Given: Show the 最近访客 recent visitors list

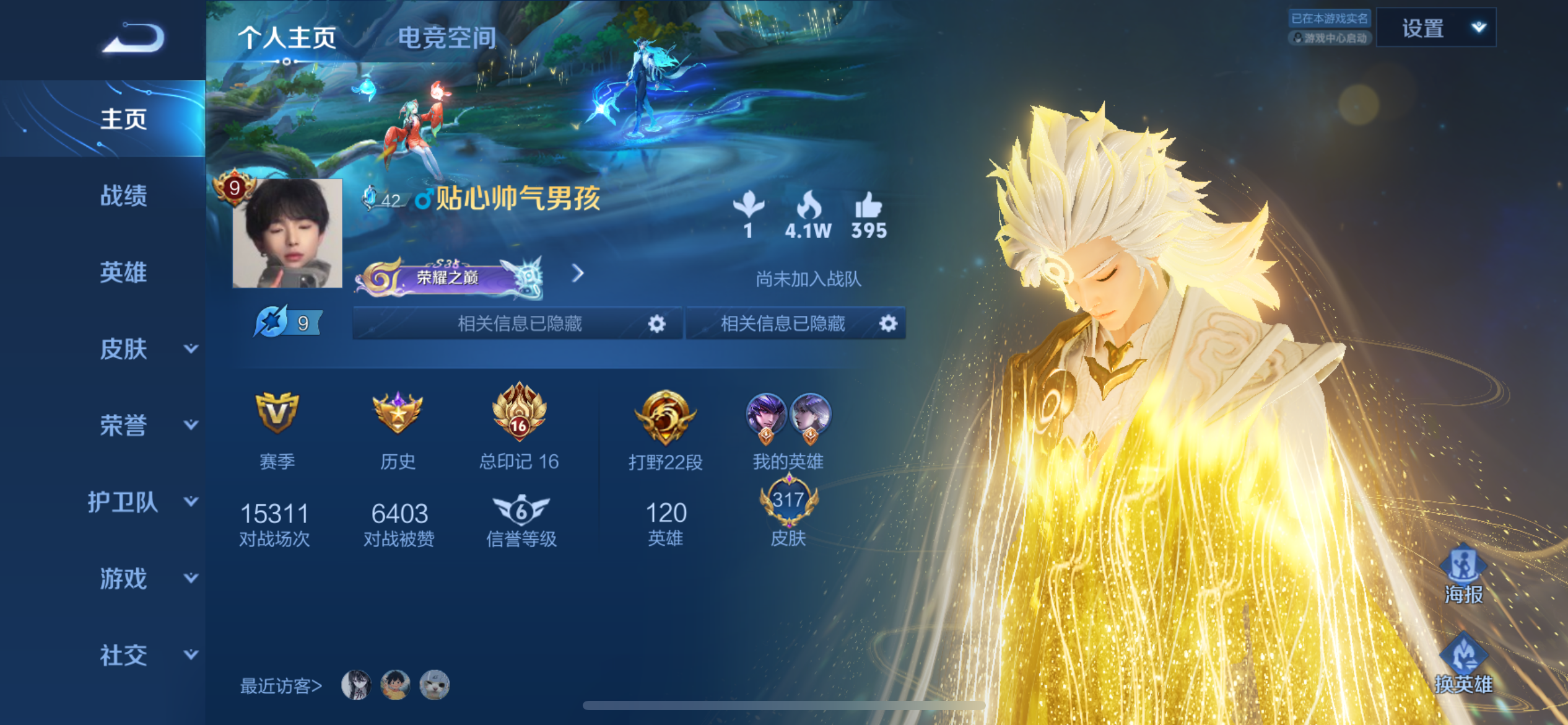Looking at the screenshot, I should (281, 685).
